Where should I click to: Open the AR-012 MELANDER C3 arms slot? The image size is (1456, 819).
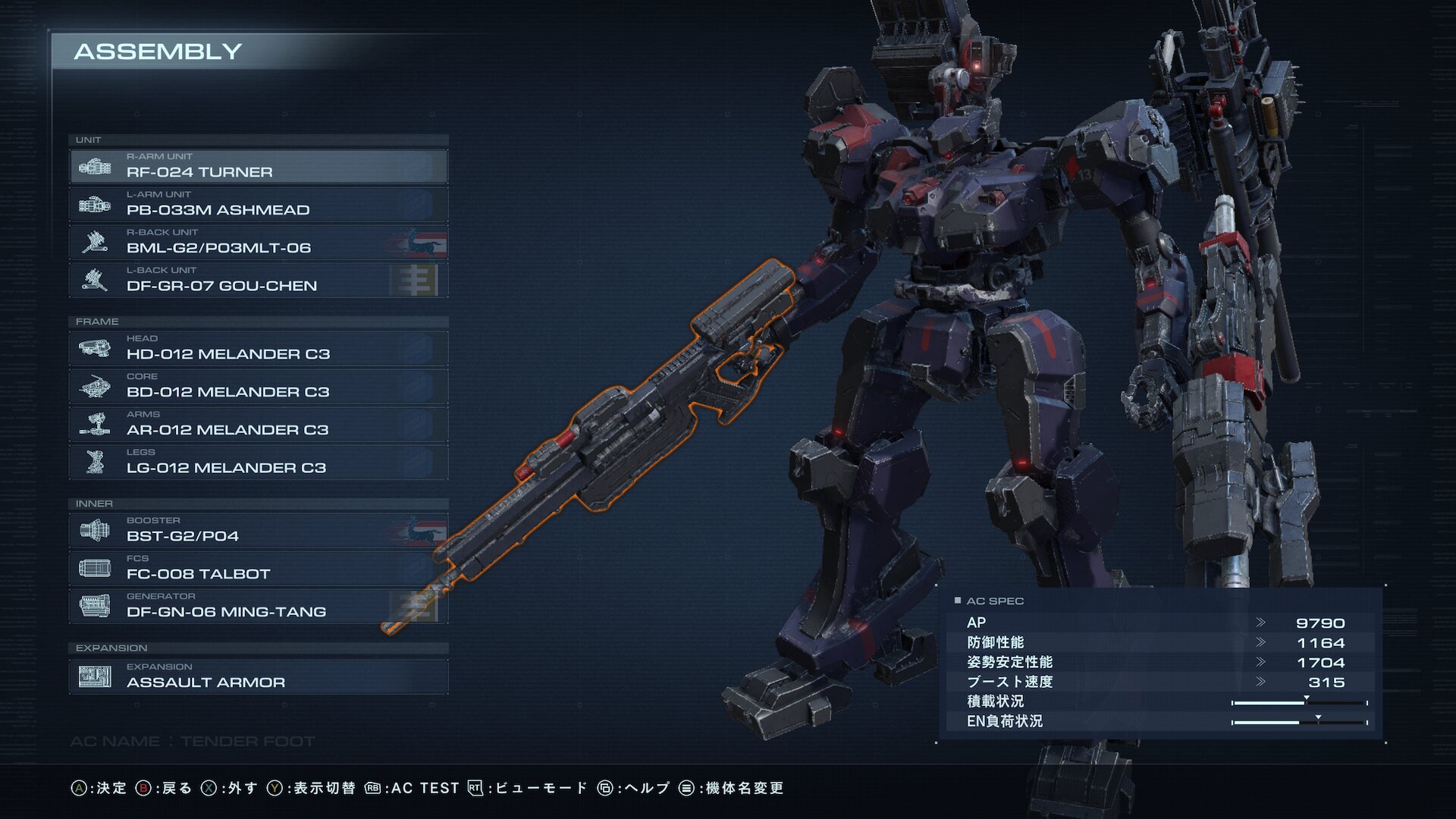pos(258,425)
